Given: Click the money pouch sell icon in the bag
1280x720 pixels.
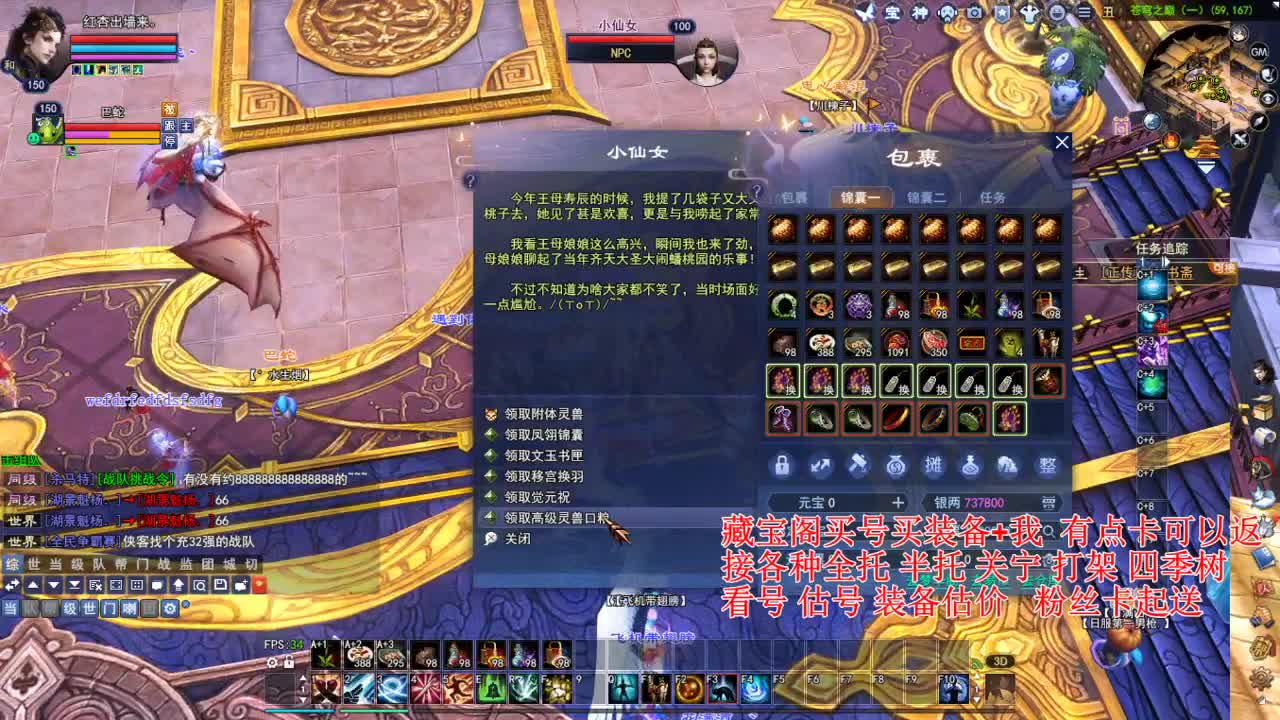Looking at the screenshot, I should 895,465.
